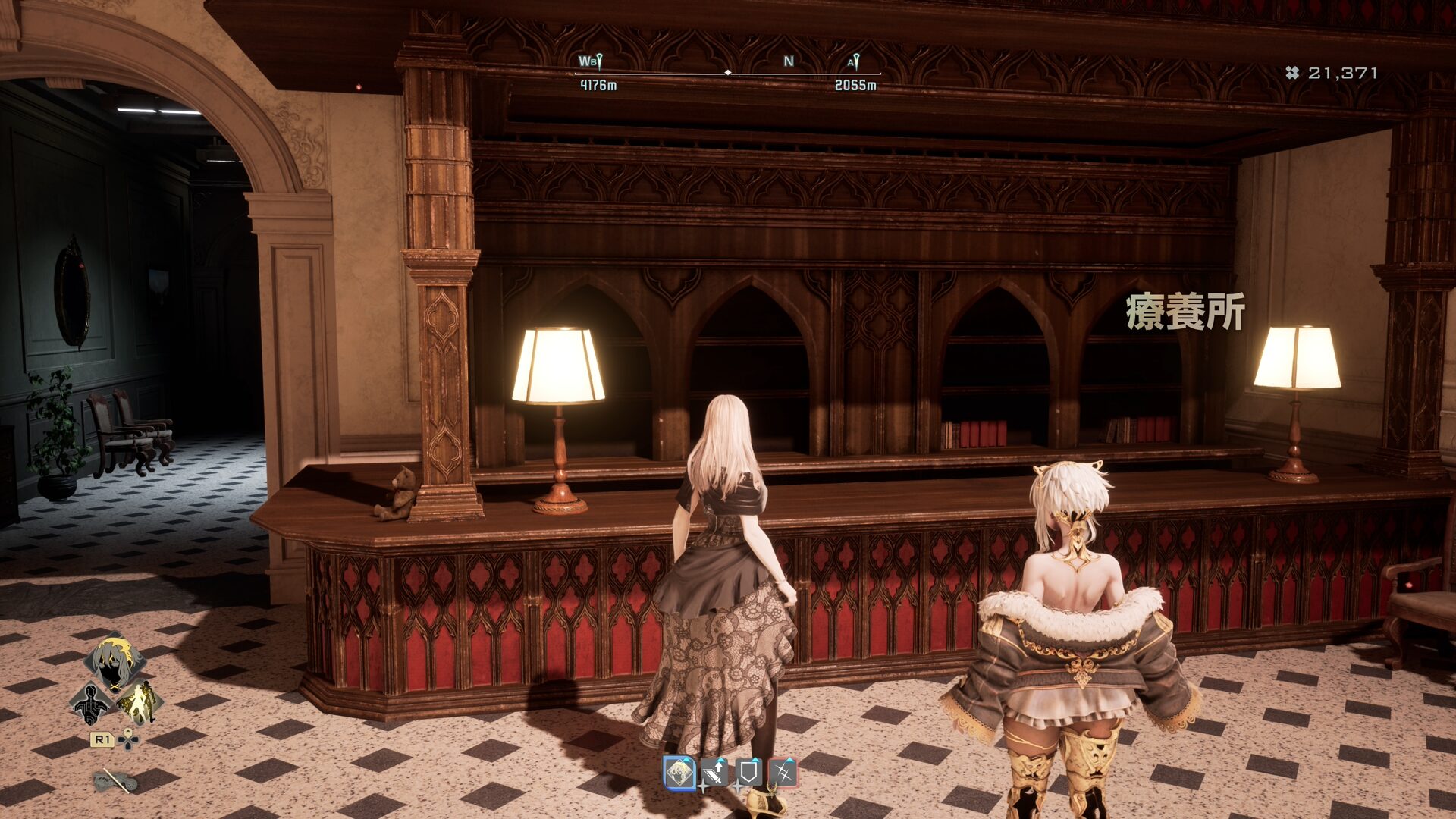Screen dimensions: 1456x819
Task: Select the crossed-out gun weapon icon
Action: point(115,780)
